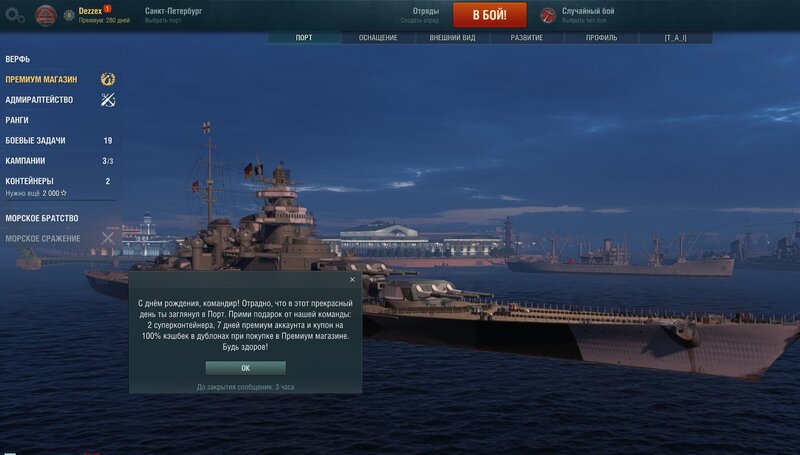The height and width of the screenshot is (455, 800).
Task: Switch to the «Порт» tab
Action: click(304, 38)
